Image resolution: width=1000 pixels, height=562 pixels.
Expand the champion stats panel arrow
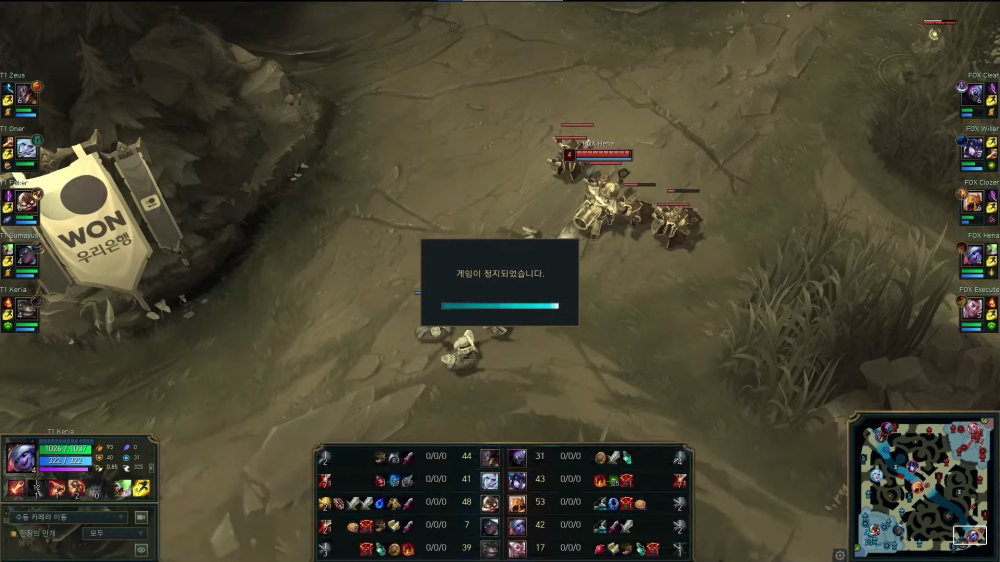coord(152,467)
